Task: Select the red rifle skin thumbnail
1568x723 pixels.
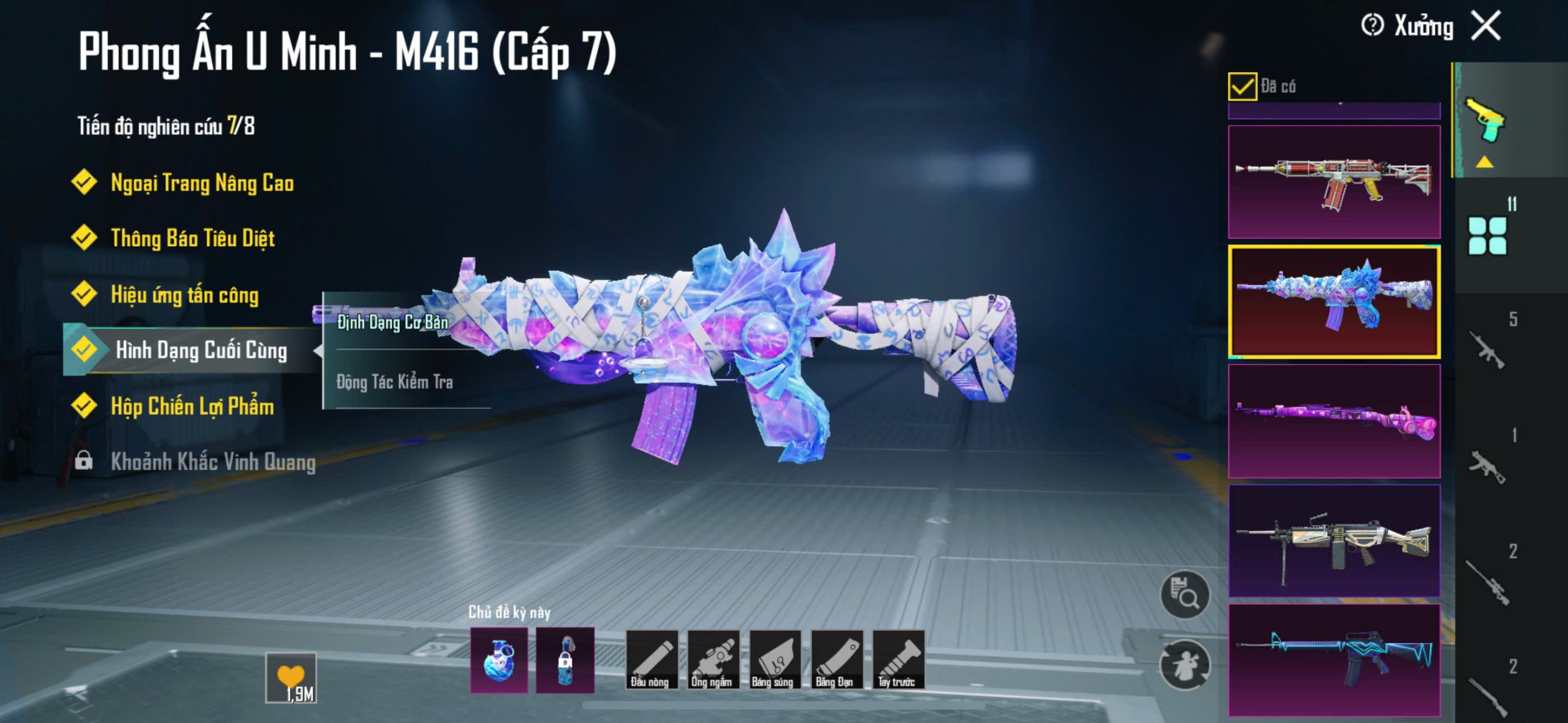Action: pyautogui.click(x=1334, y=182)
